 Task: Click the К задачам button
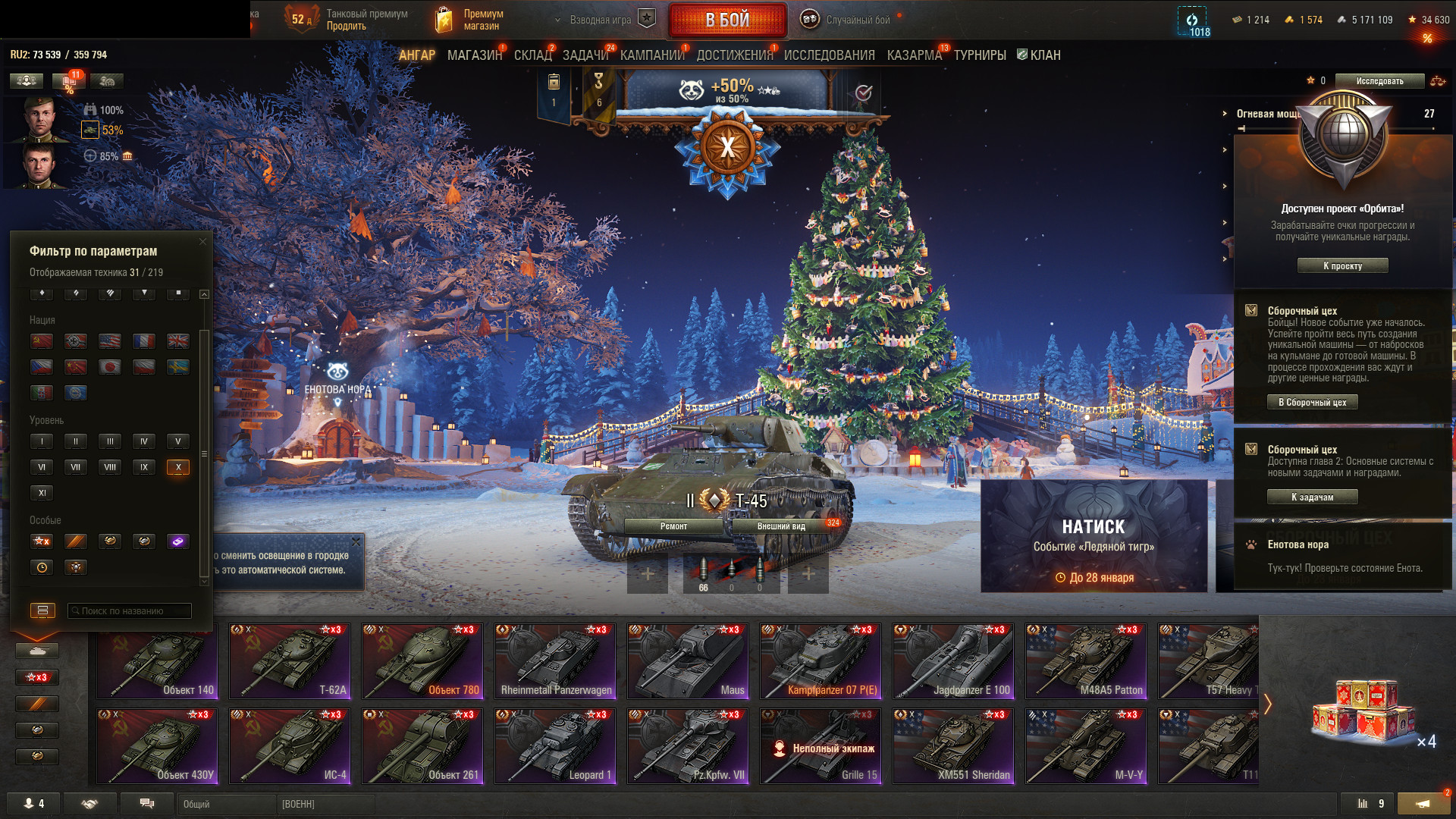tap(1312, 497)
